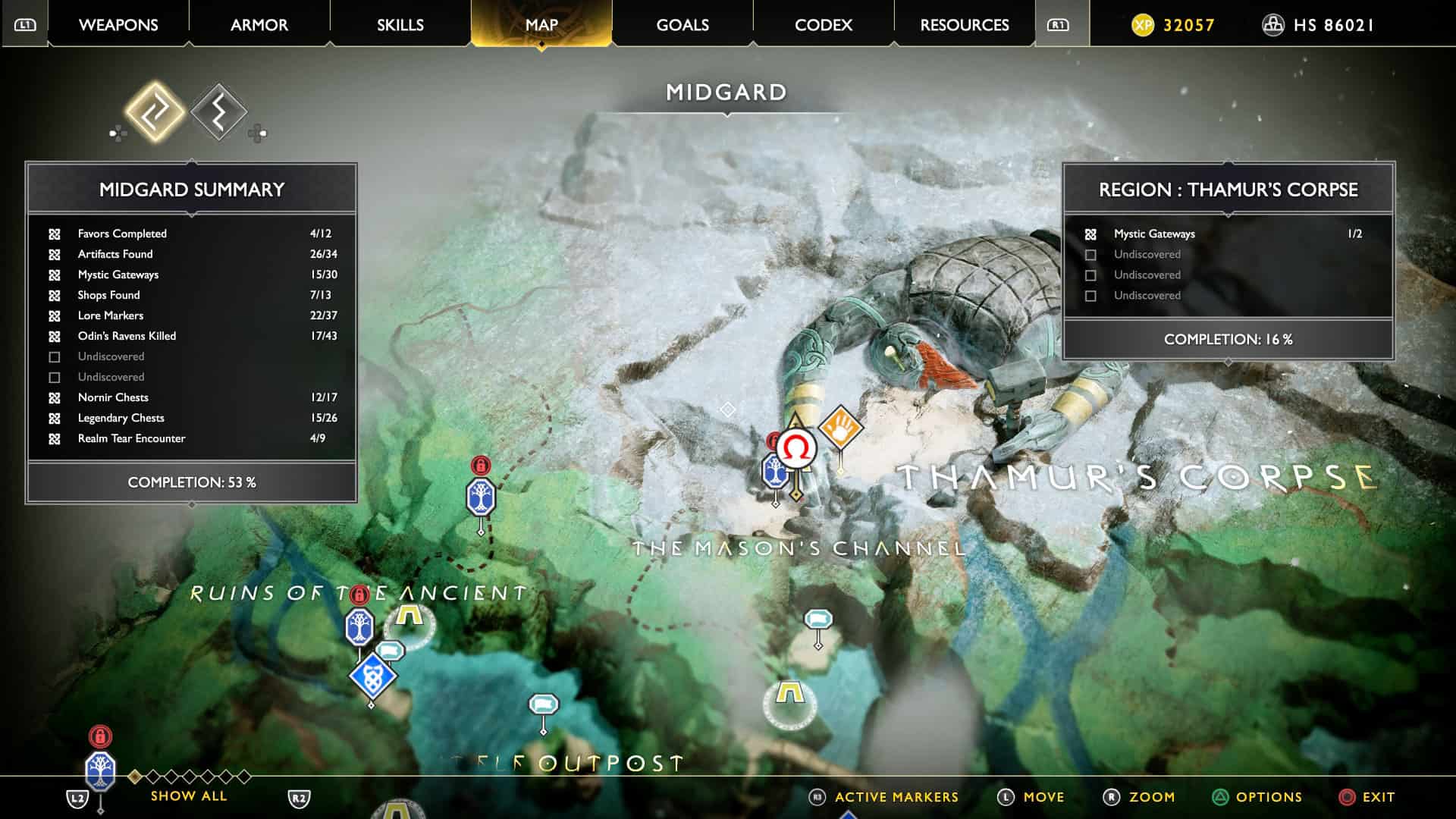The width and height of the screenshot is (1456, 819).
Task: Open the Goals tab
Action: [682, 25]
